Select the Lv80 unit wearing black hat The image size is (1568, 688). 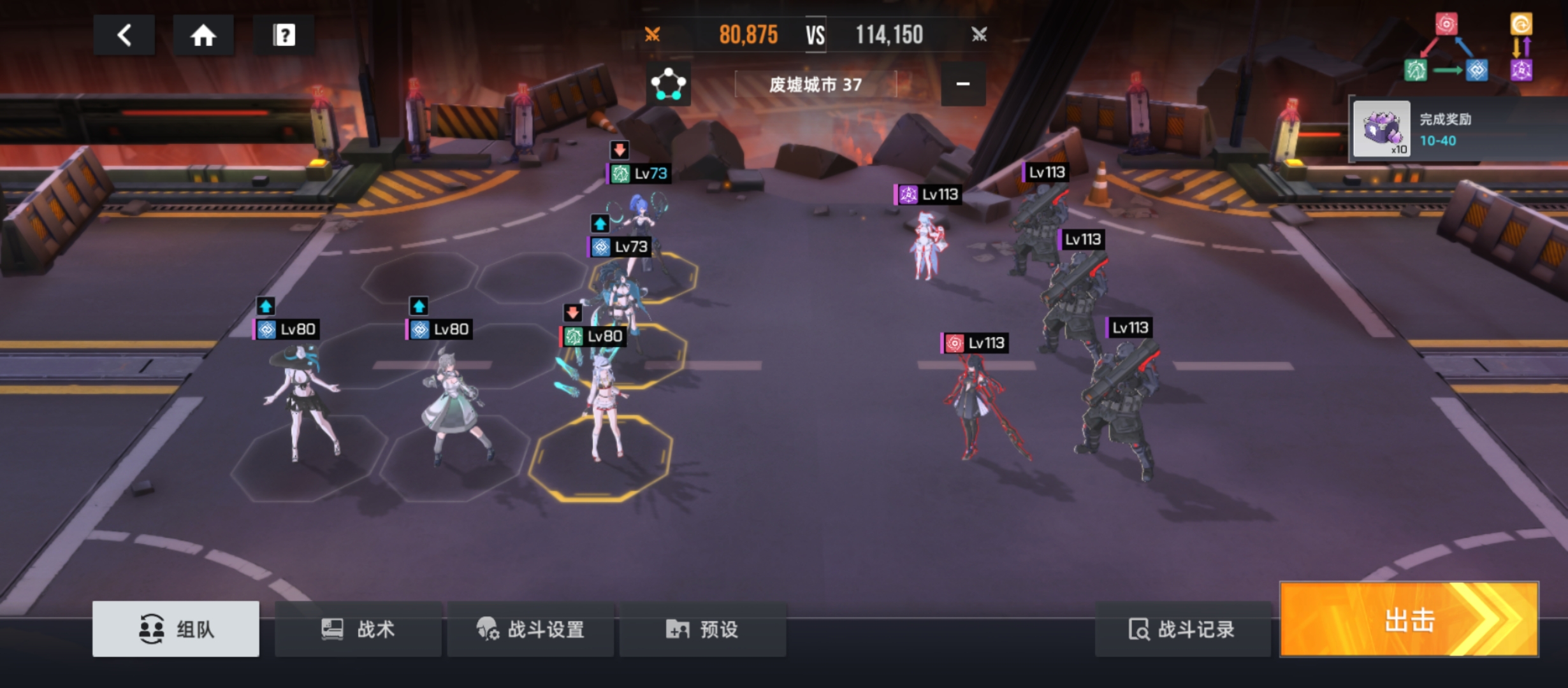301,401
